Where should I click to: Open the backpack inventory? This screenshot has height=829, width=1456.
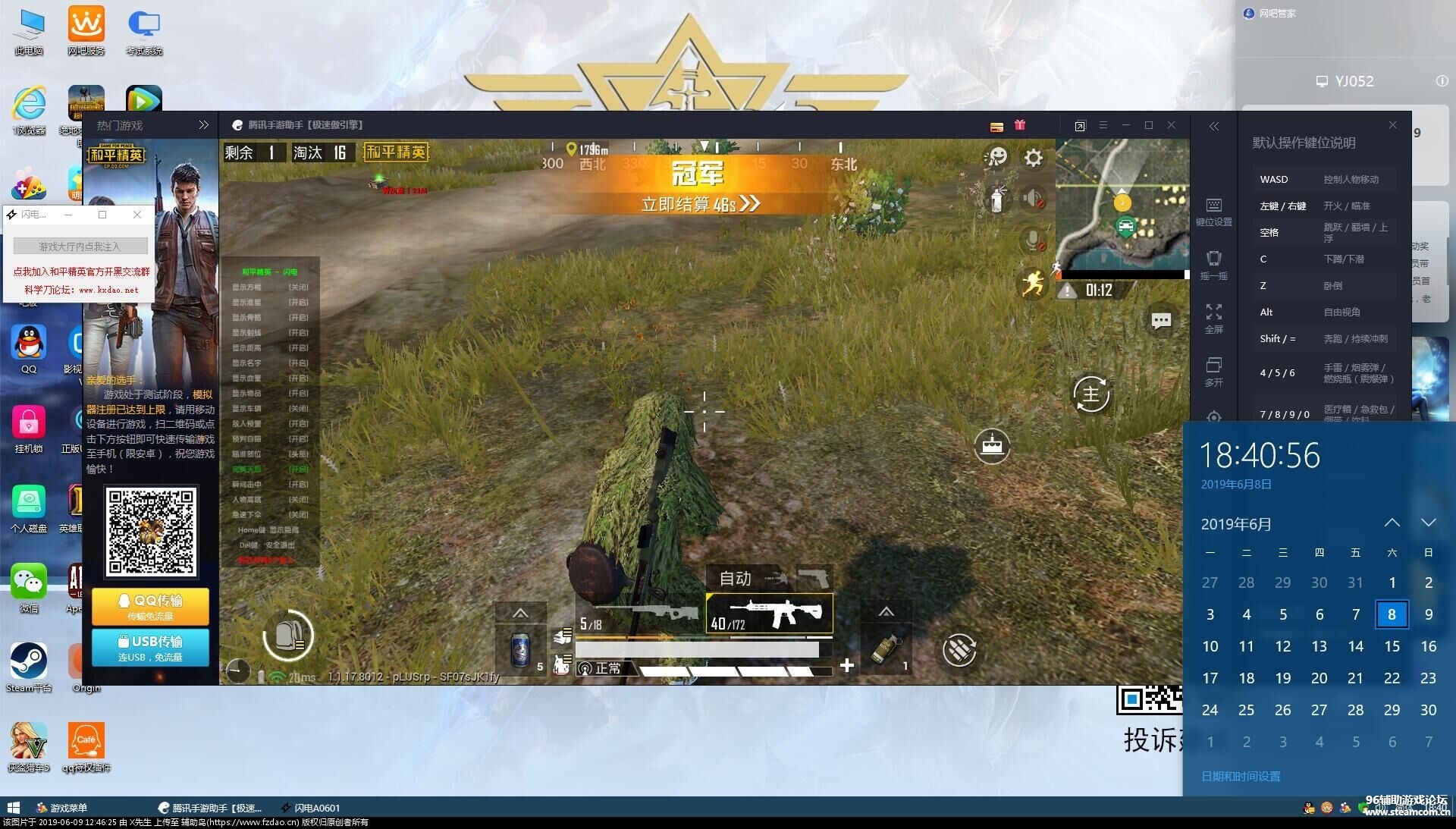(x=288, y=636)
